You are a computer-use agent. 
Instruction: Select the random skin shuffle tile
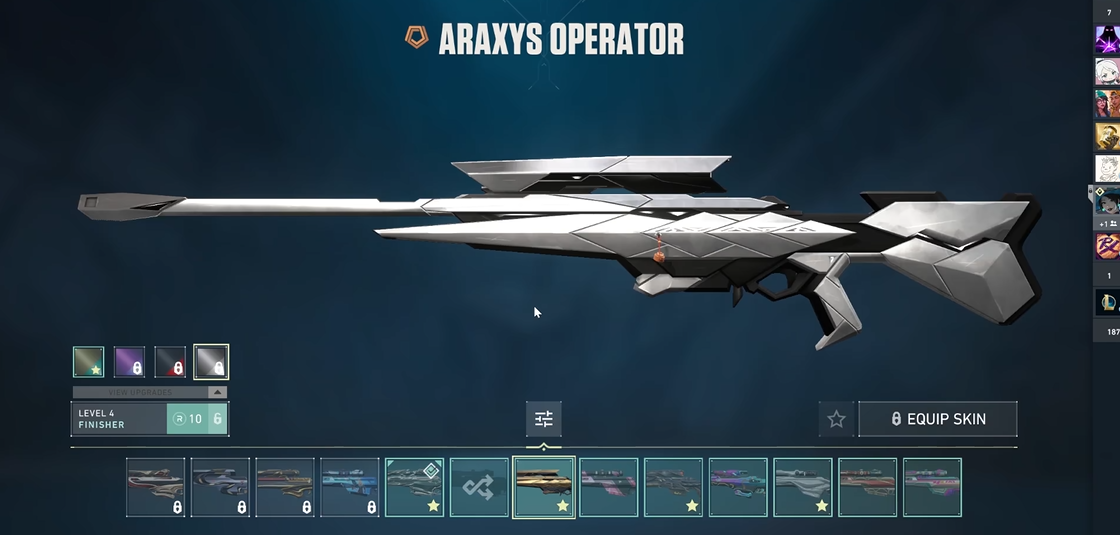[x=479, y=488]
